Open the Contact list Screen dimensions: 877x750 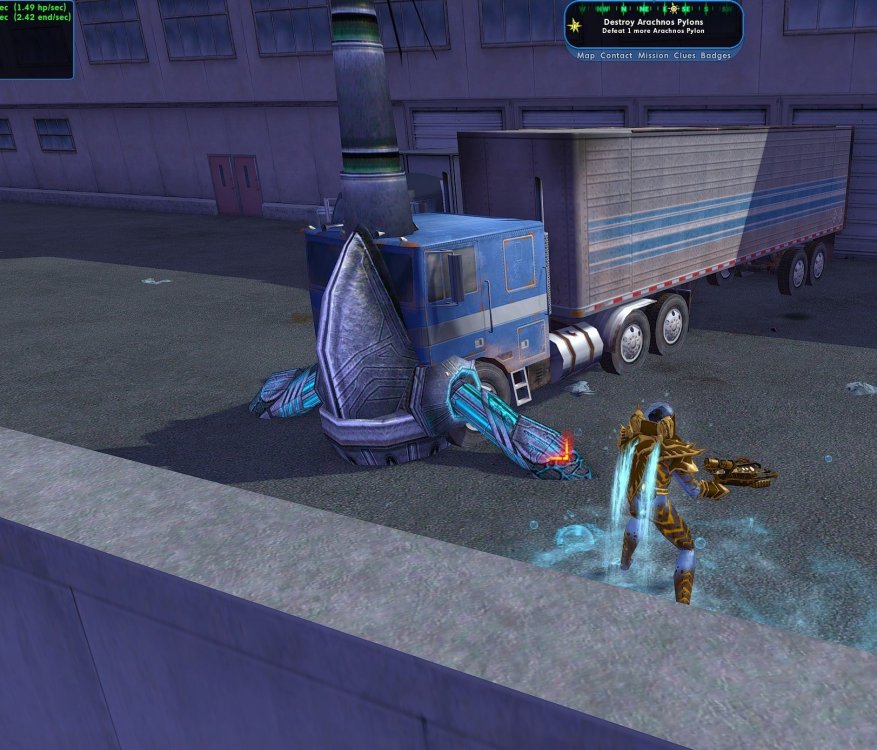616,56
